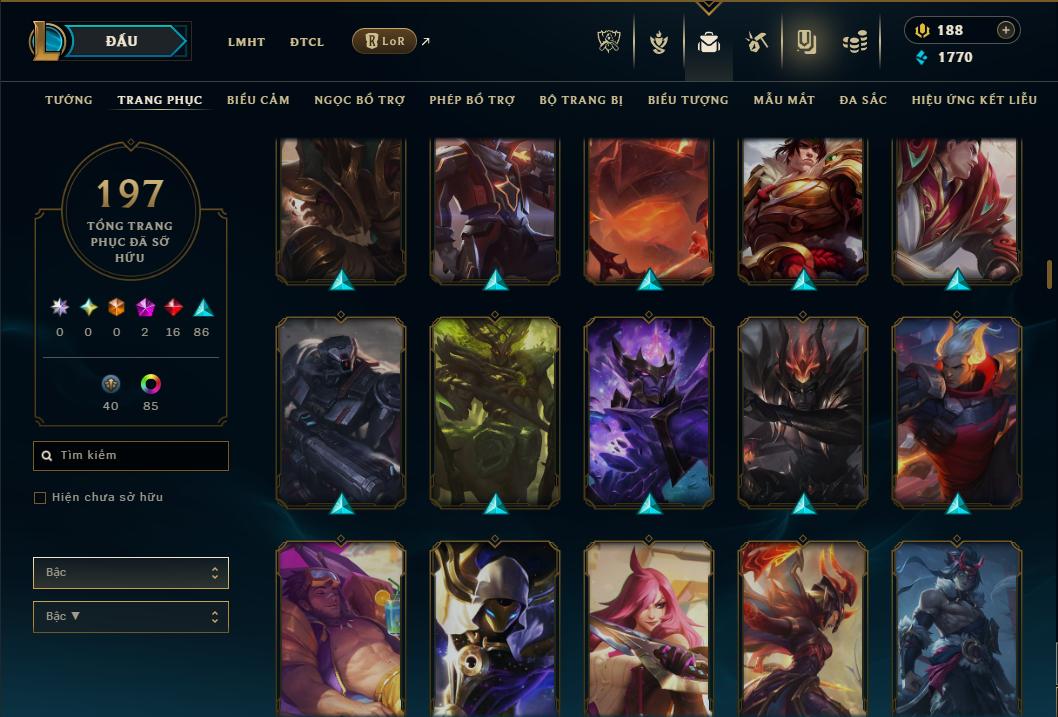Viewport: 1058px width, 717px height.
Task: Open the collection backpack icon
Action: (709, 42)
